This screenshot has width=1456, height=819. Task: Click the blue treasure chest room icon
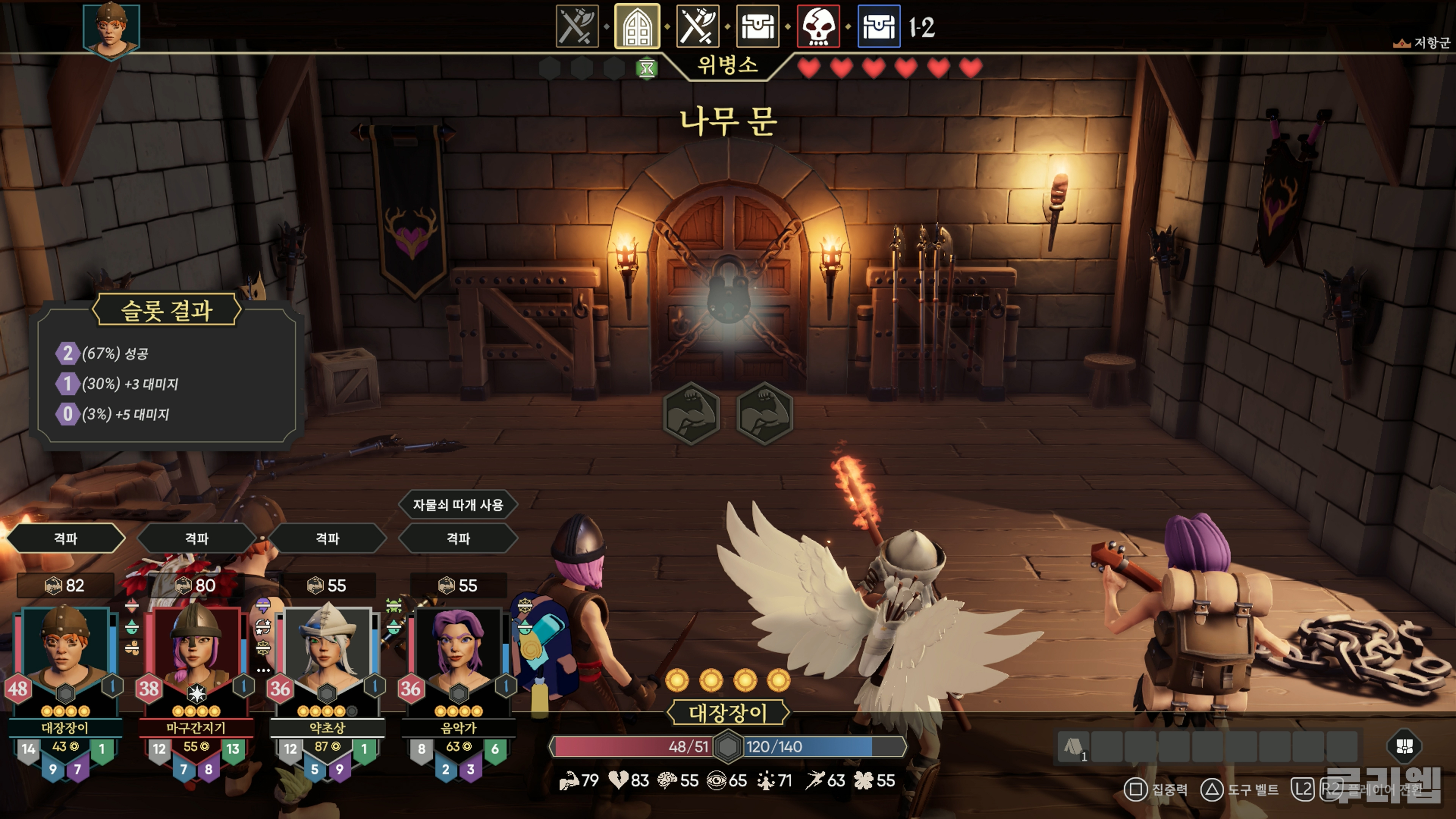click(x=879, y=27)
